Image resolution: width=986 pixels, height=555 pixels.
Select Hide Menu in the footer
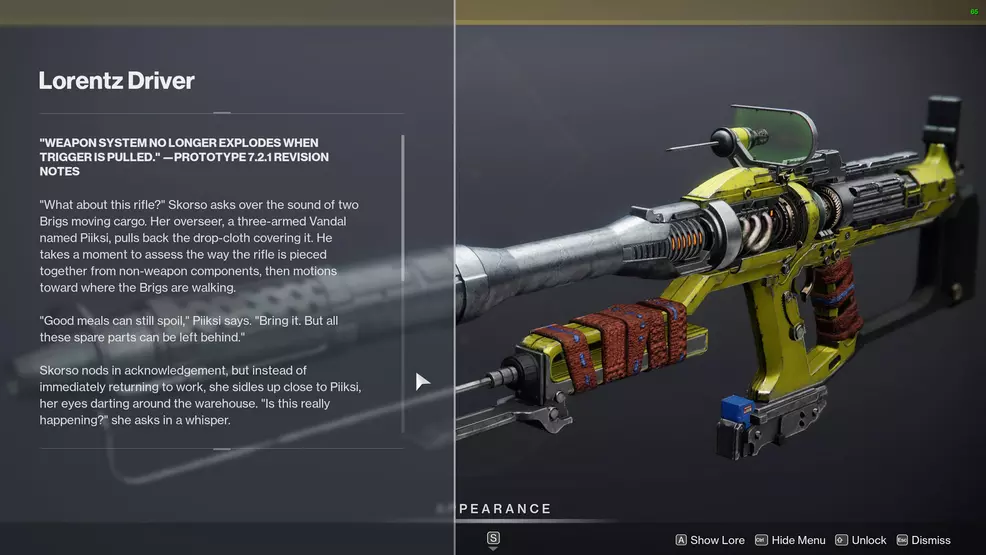click(x=790, y=540)
